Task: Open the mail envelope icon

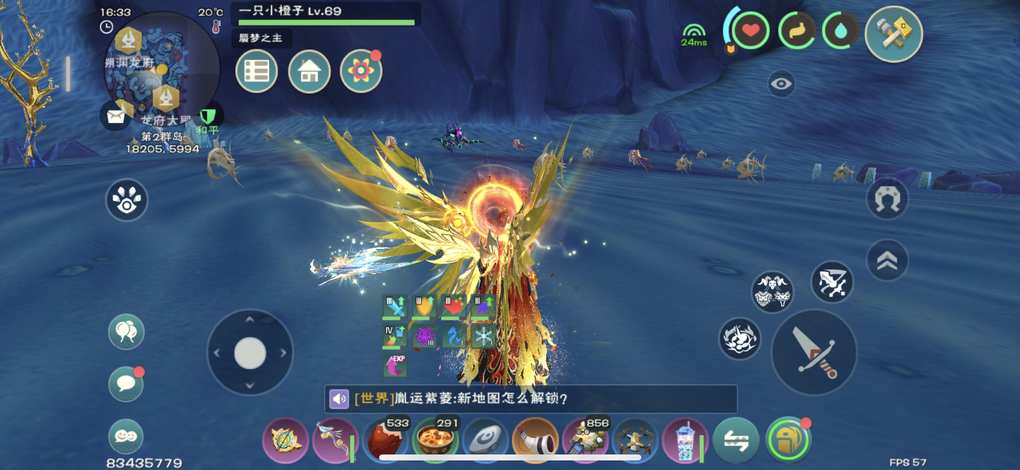Action: coord(115,116)
